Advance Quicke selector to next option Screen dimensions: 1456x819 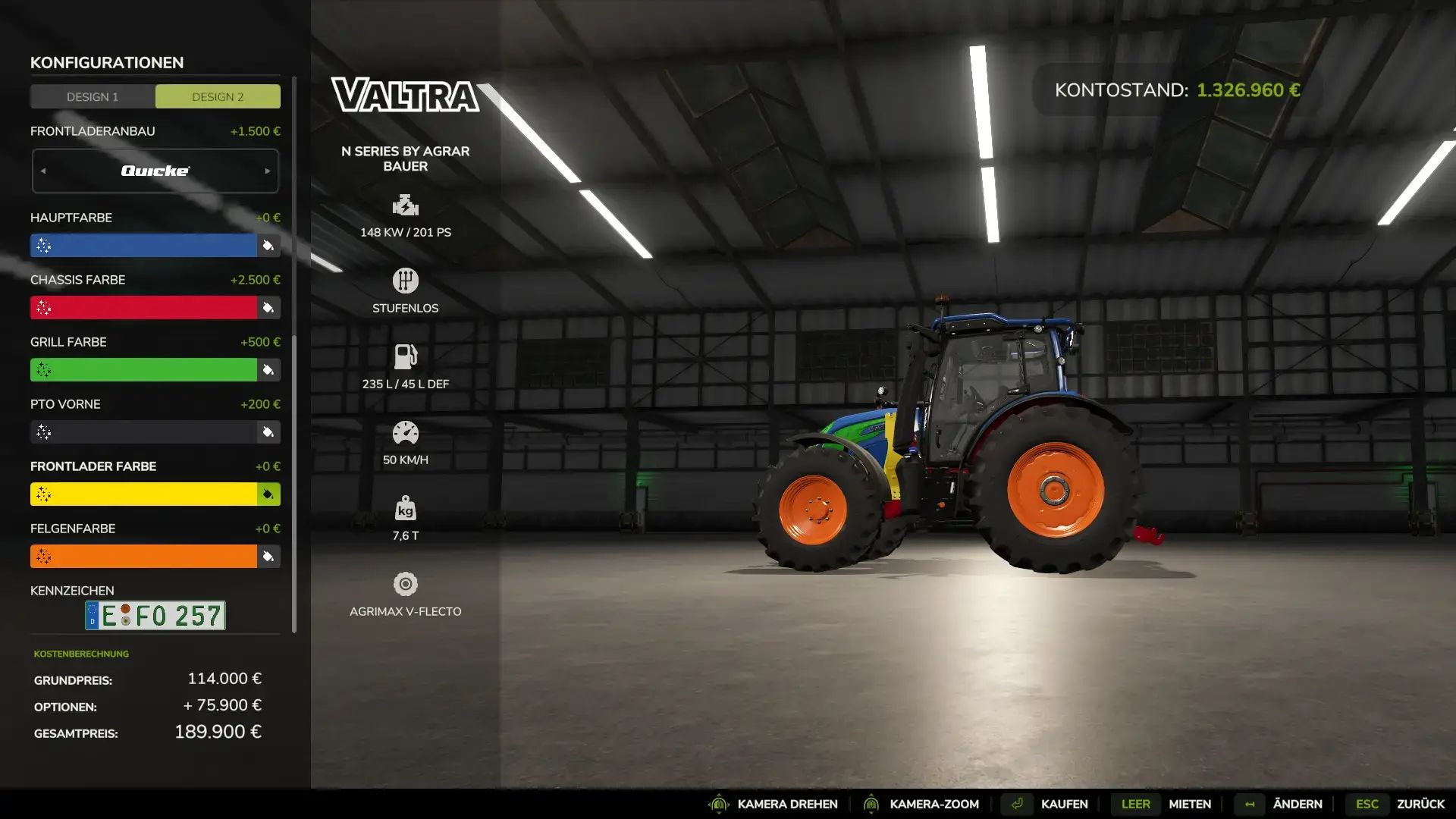coord(267,171)
